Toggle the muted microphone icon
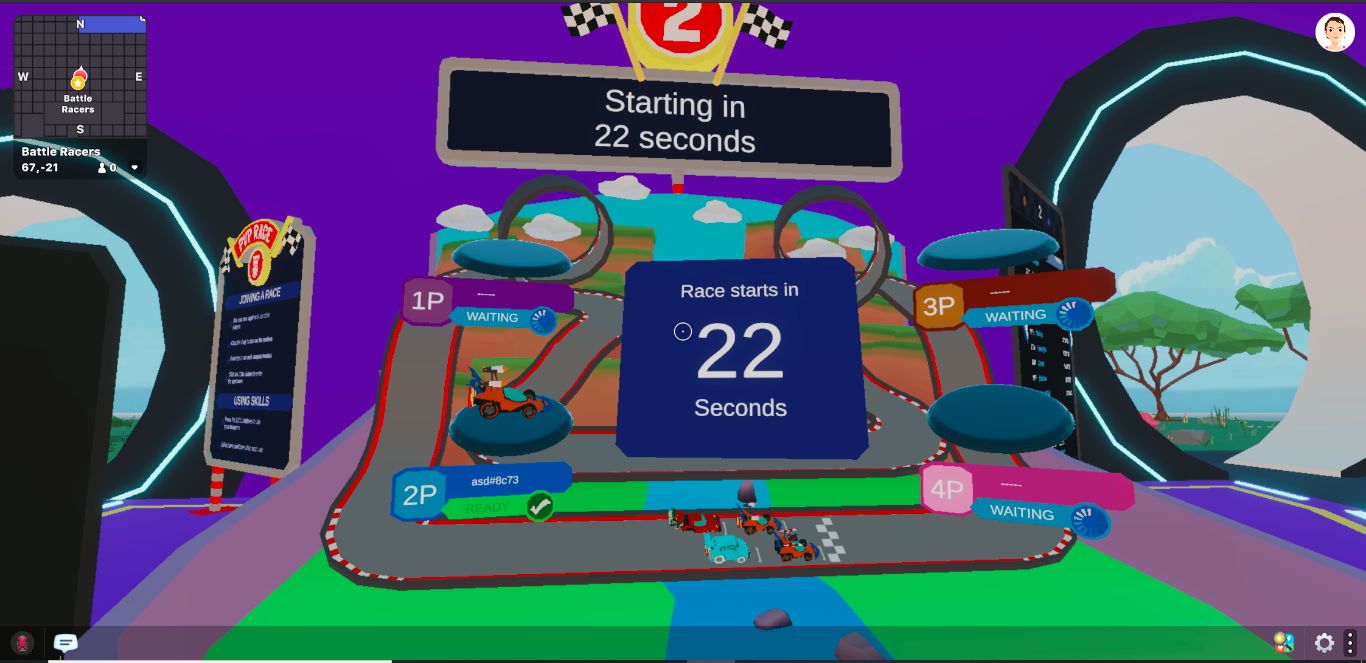Image resolution: width=1366 pixels, height=663 pixels. pyautogui.click(x=22, y=643)
